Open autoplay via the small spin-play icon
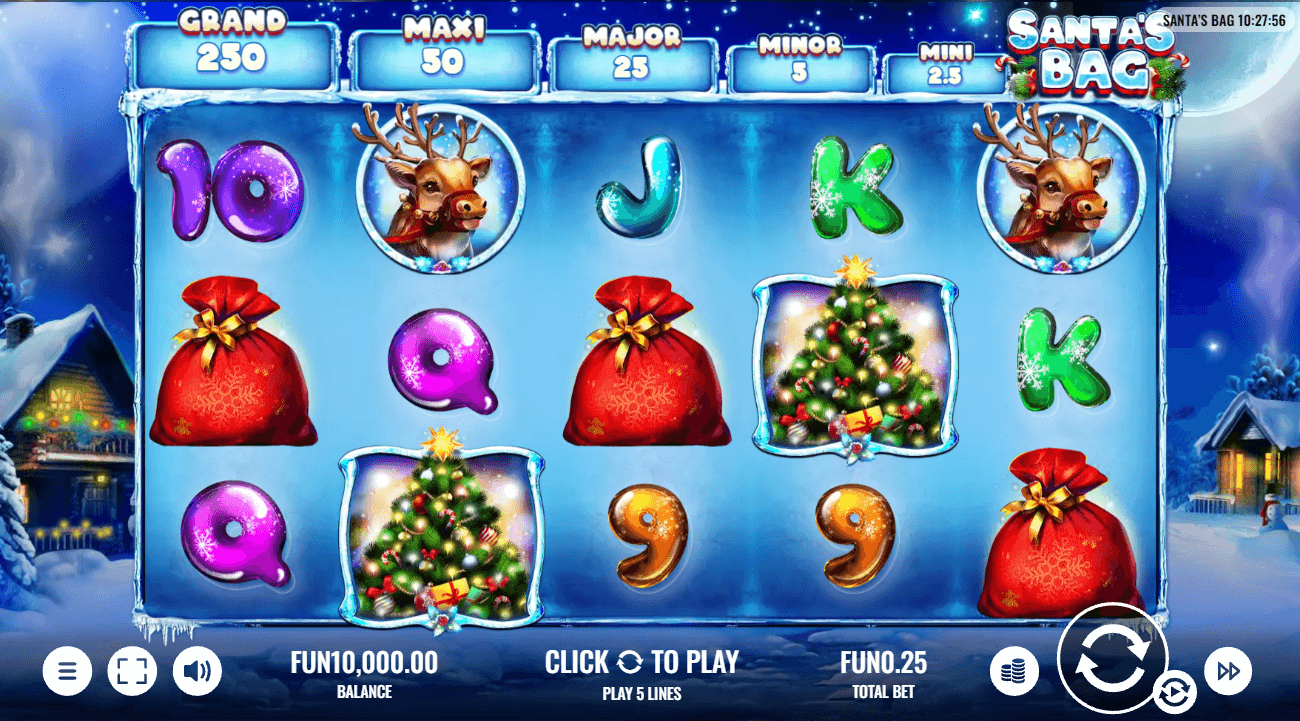This screenshot has height=721, width=1300. [1175, 690]
